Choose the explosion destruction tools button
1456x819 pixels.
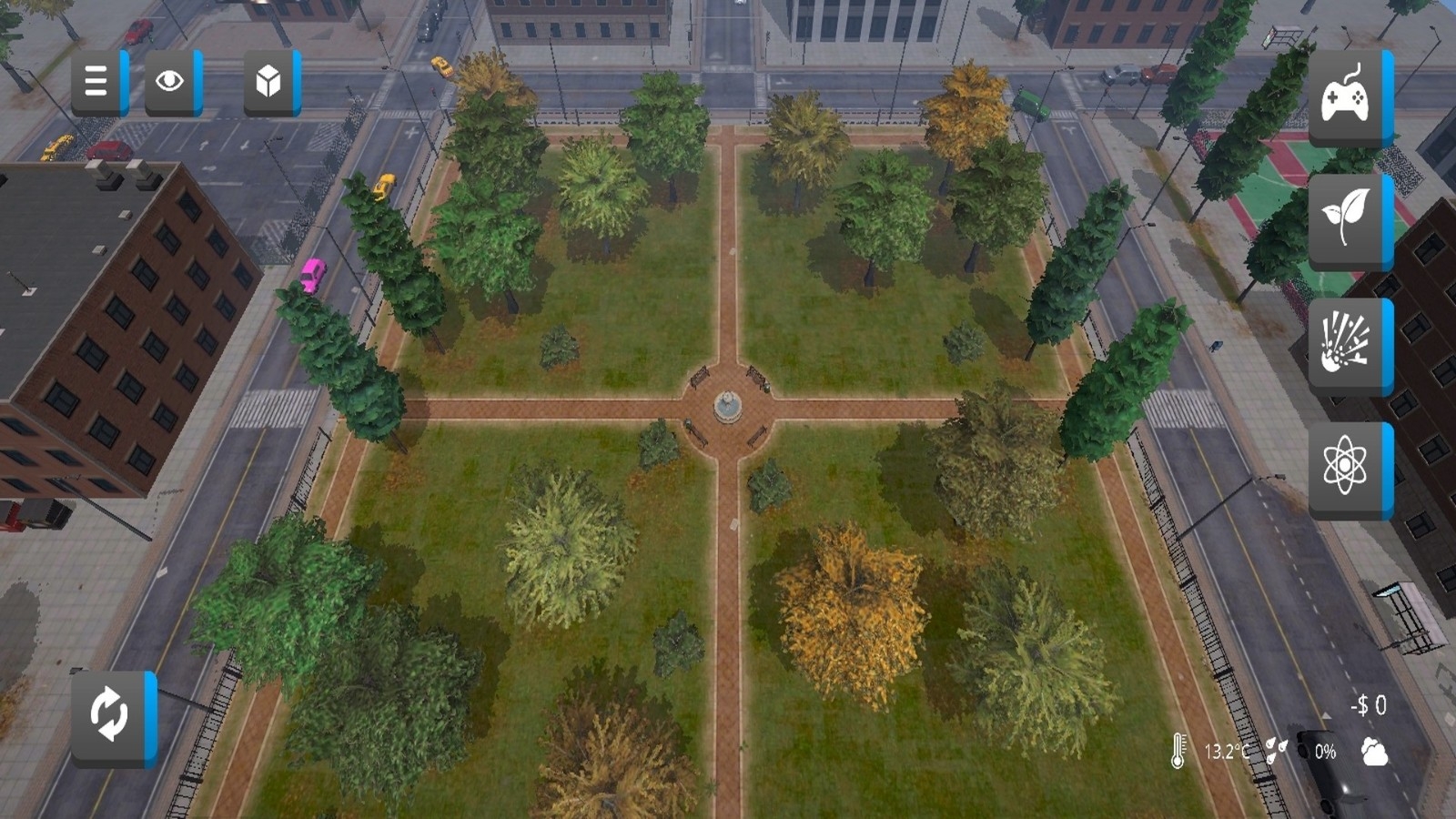pyautogui.click(x=1346, y=346)
